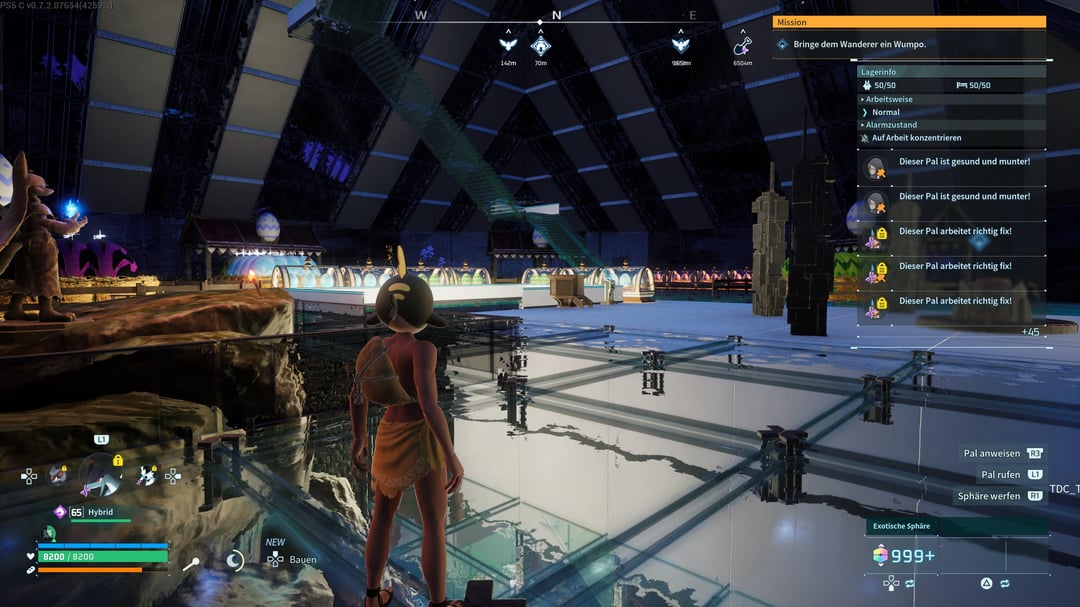Select the equipped torch weapon icon

(189, 563)
